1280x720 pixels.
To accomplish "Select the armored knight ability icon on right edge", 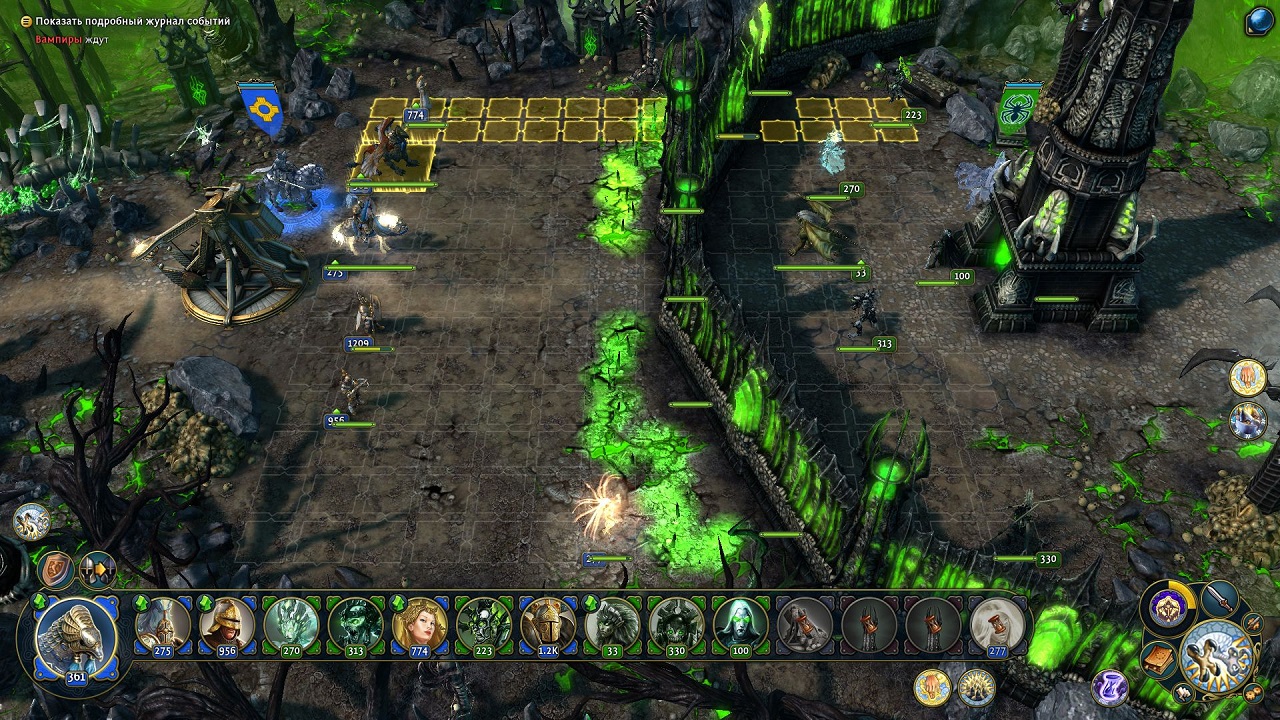I will coord(1248,420).
